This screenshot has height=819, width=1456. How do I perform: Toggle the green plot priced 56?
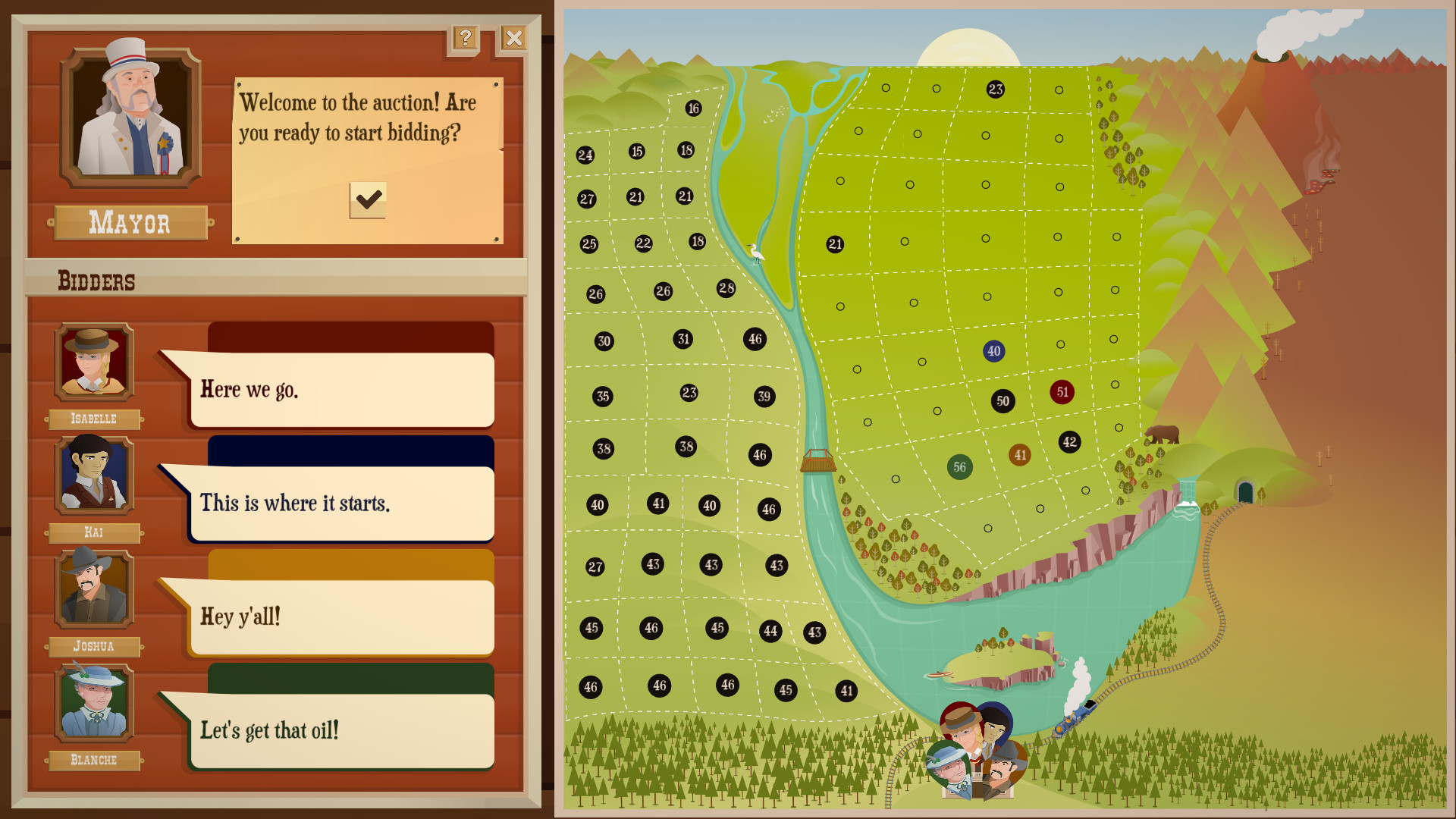959,467
